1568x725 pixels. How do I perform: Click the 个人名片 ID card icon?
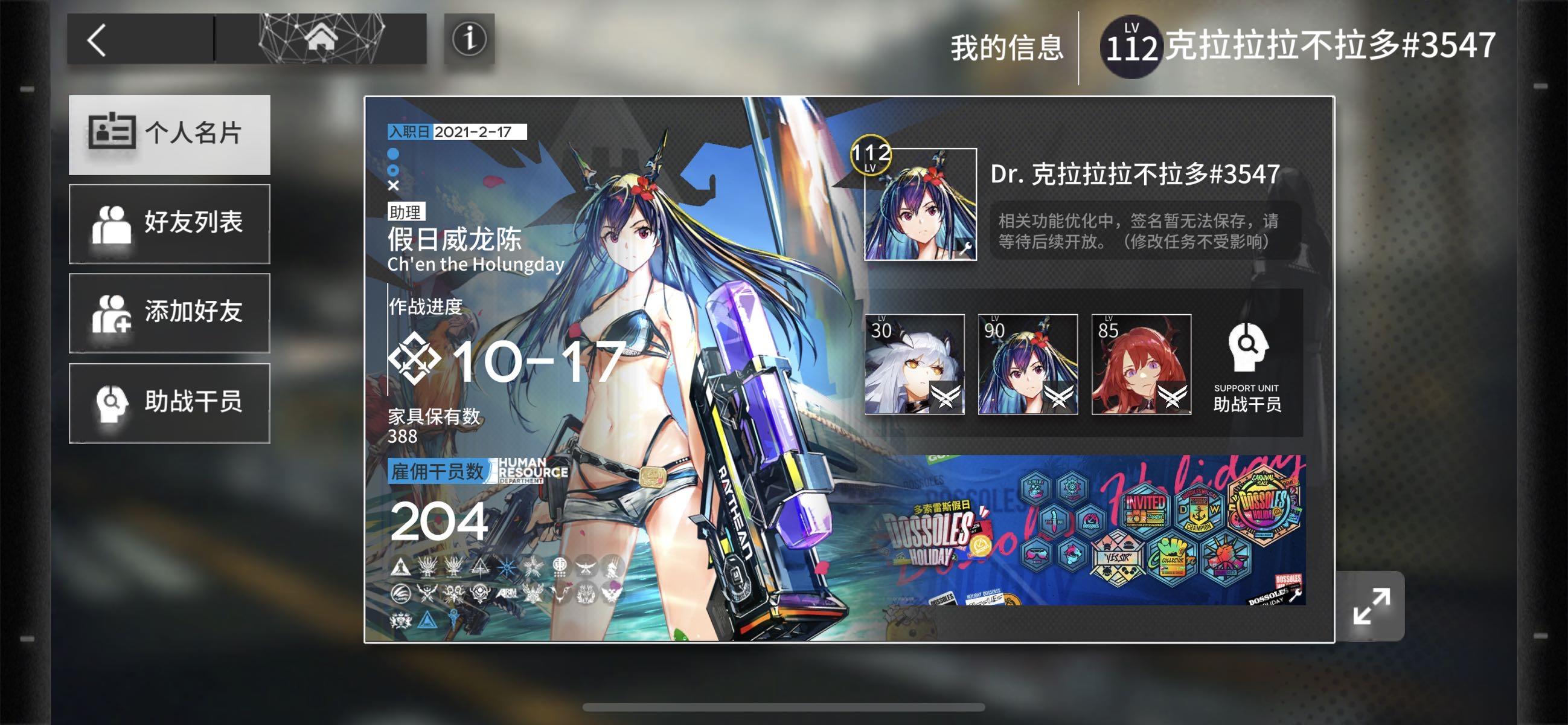(113, 134)
